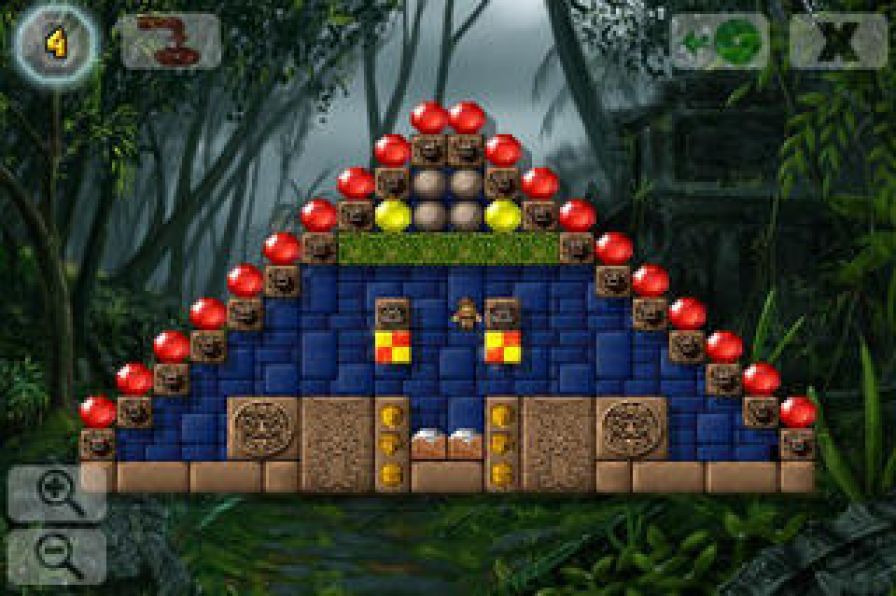Close the level with the X button
This screenshot has height=596, width=896.
838,41
